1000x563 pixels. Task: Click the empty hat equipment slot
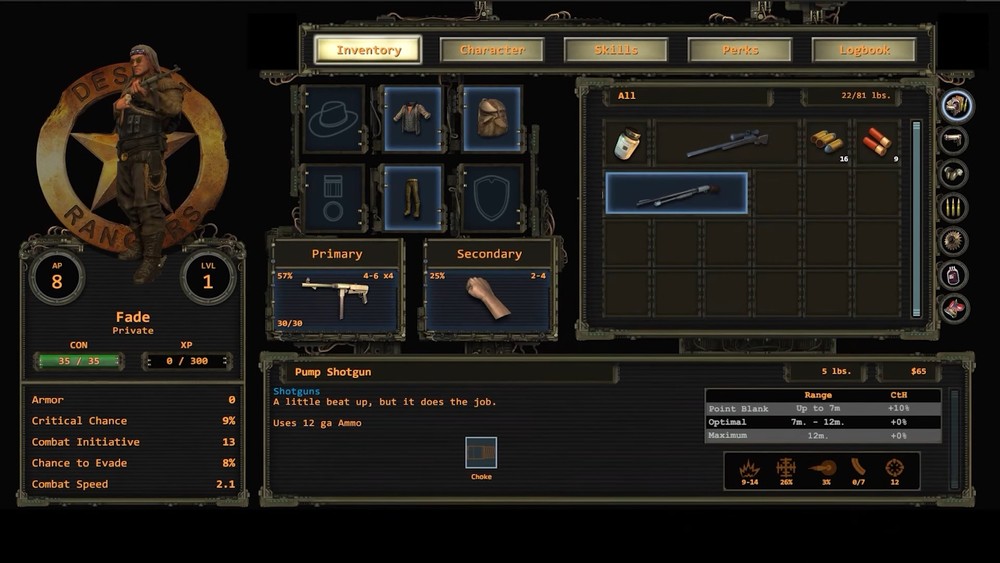tap(333, 118)
